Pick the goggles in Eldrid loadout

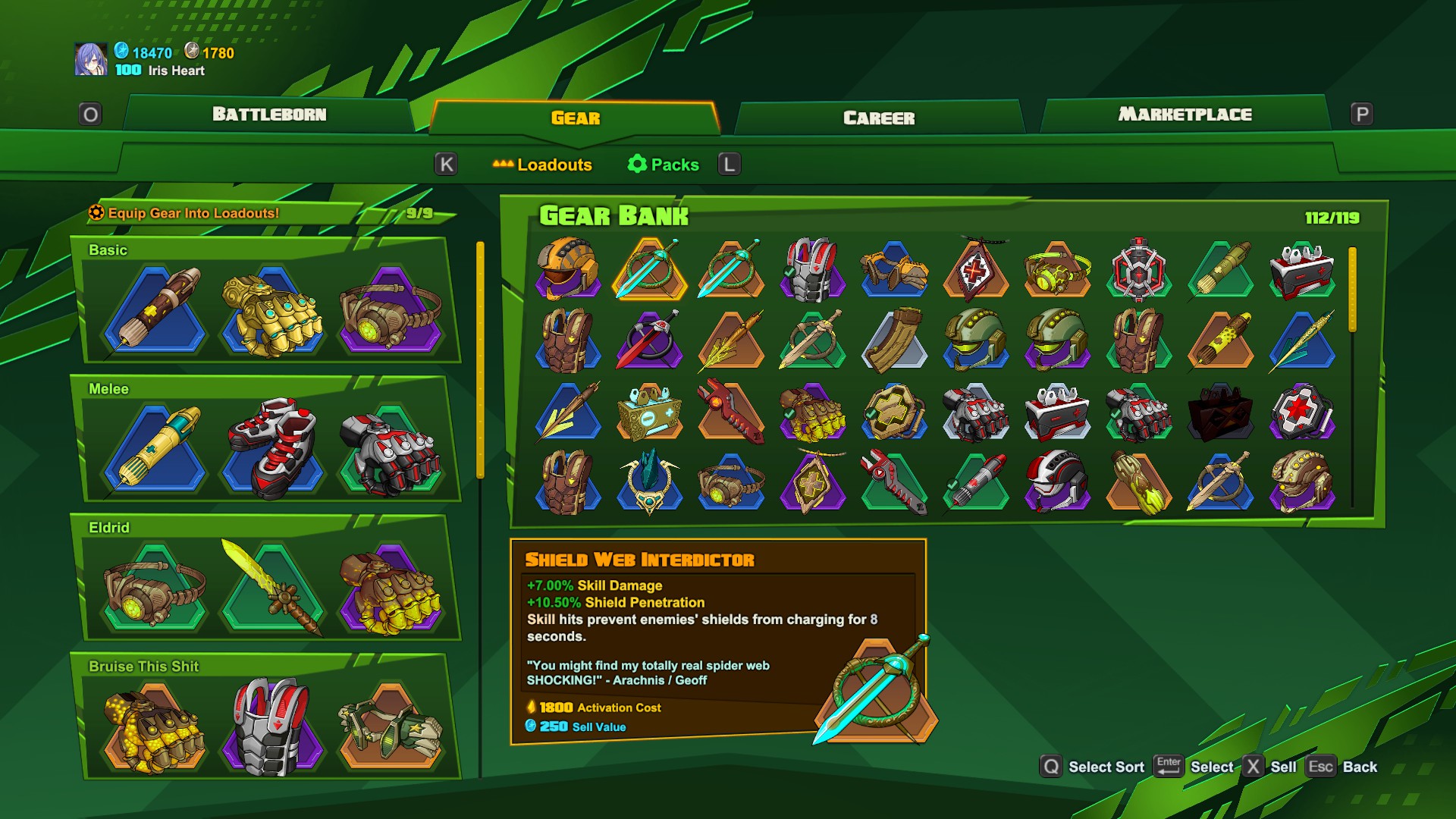(155, 588)
